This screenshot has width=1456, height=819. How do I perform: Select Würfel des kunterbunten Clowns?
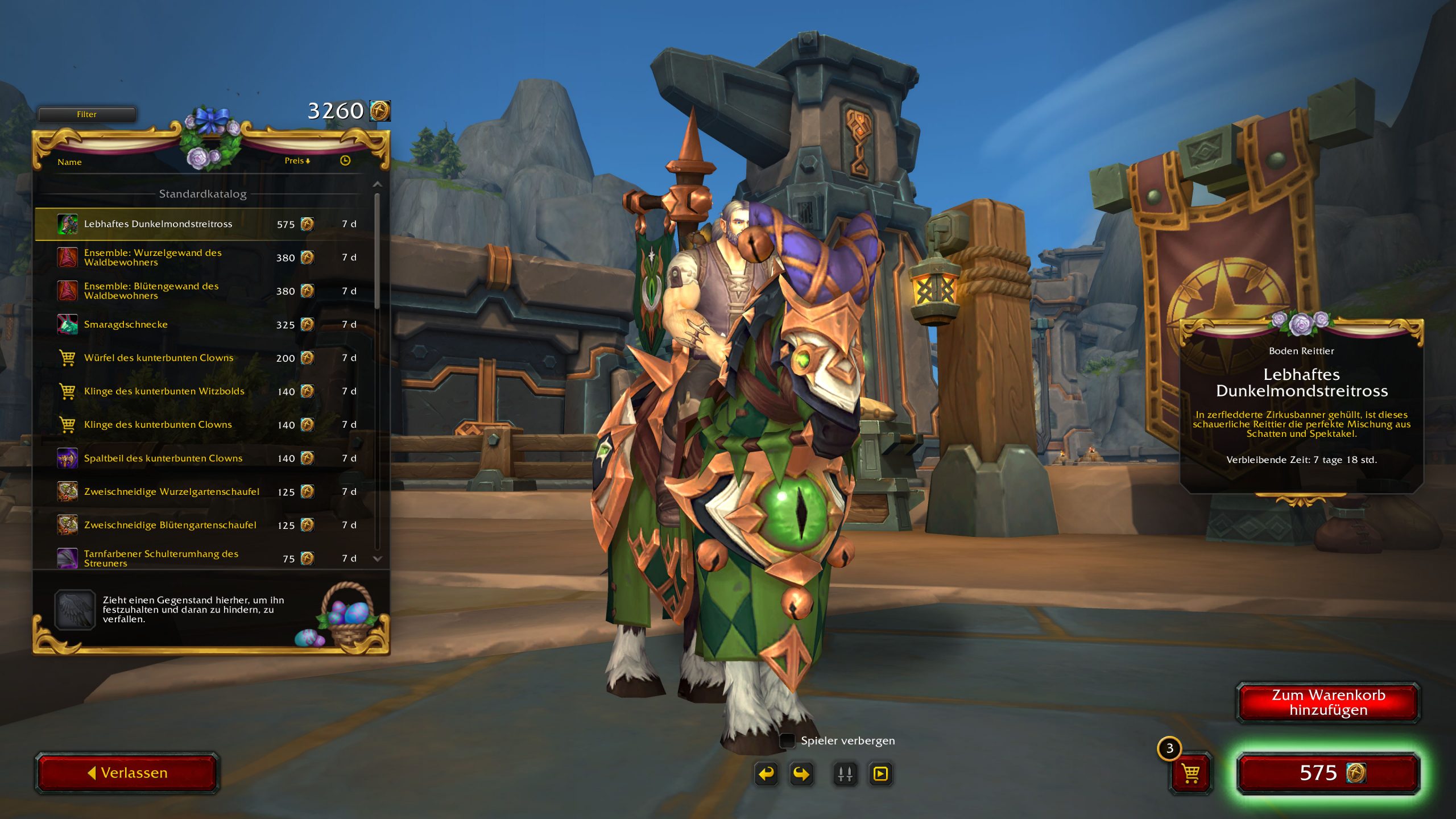click(159, 358)
